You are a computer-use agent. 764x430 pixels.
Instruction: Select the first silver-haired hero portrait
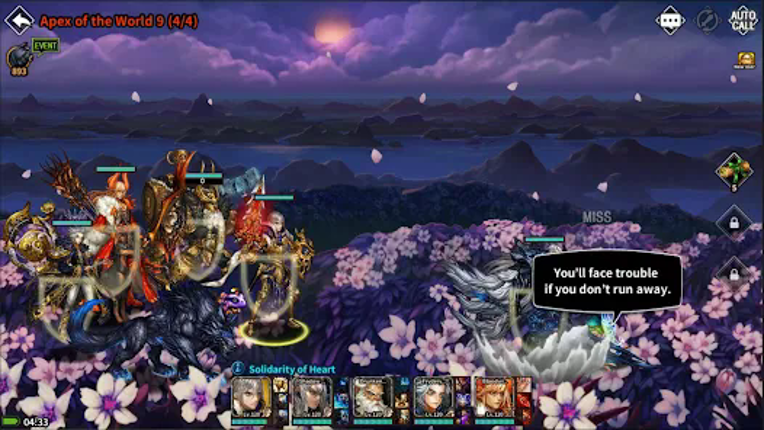[x=251, y=397]
